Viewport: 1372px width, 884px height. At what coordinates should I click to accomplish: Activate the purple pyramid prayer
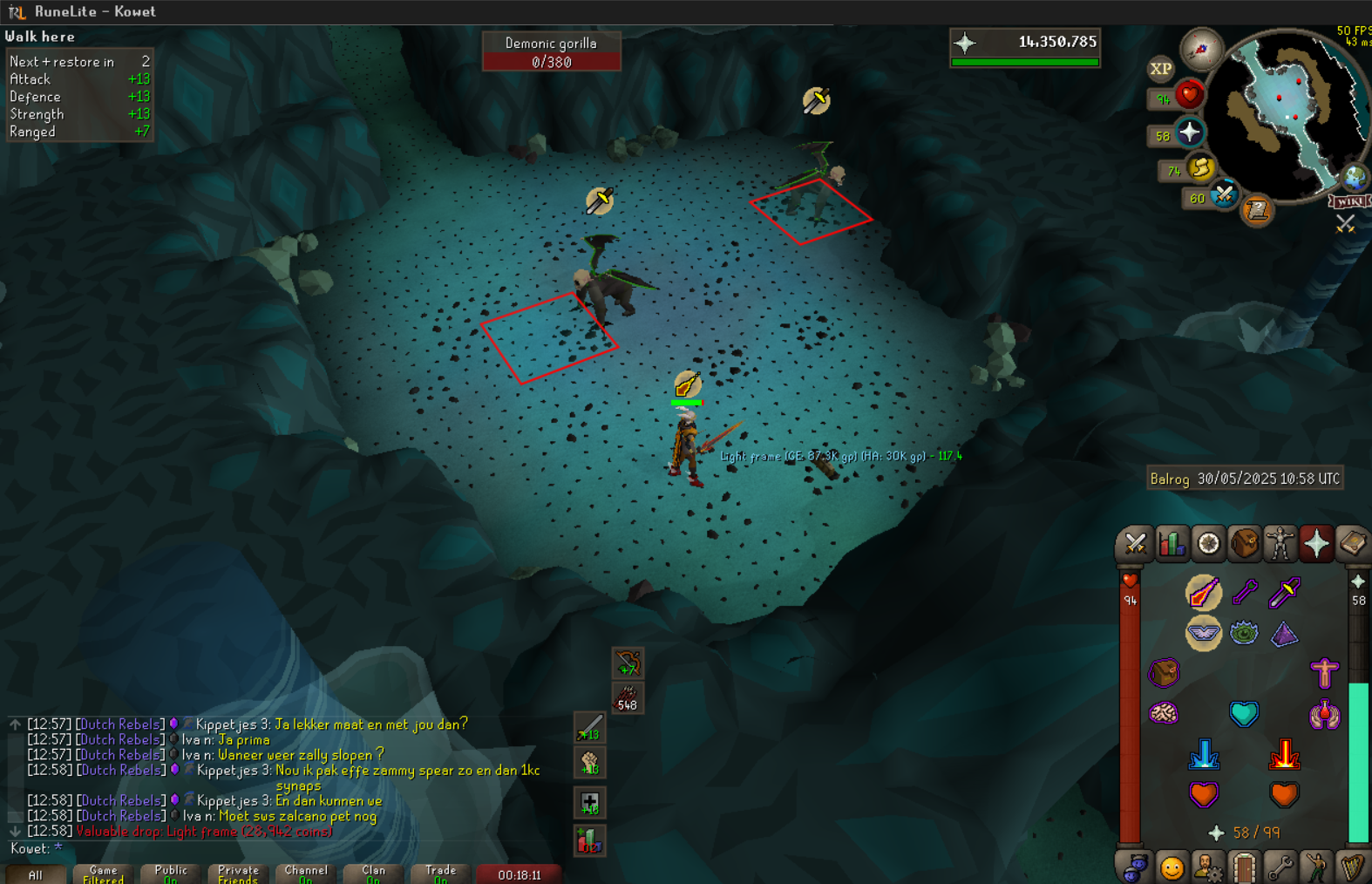[x=1284, y=634]
